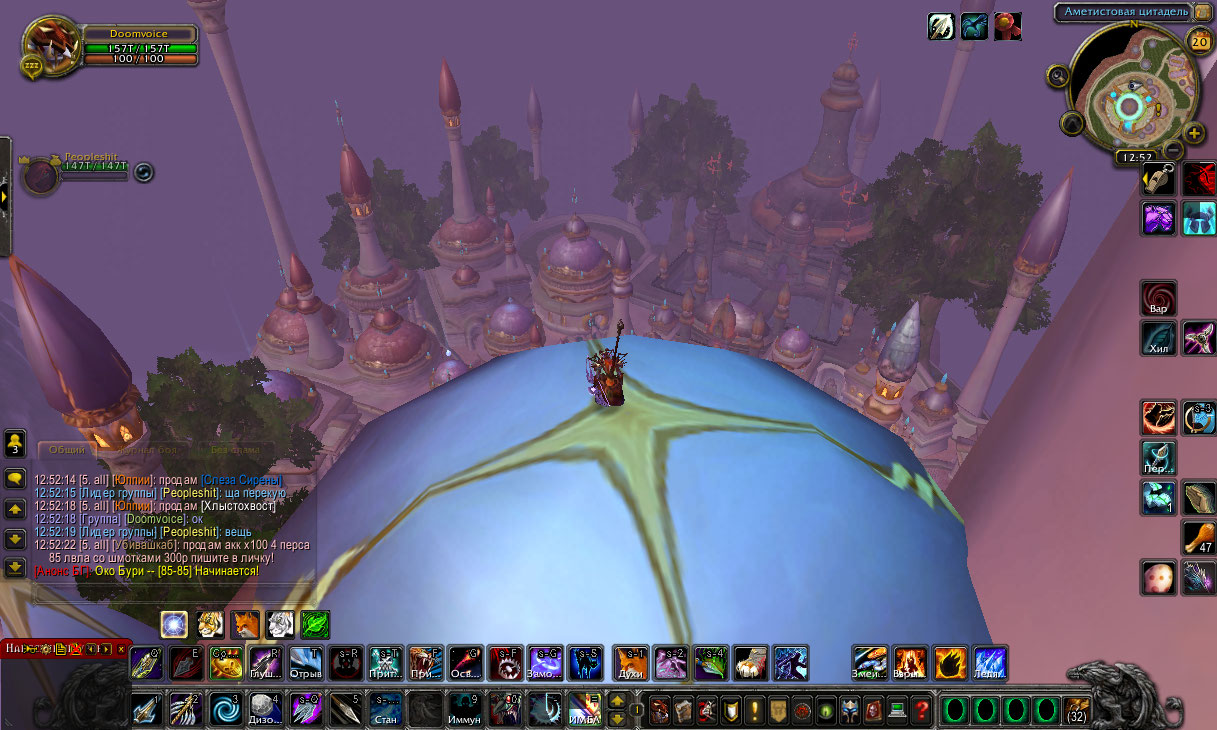Select the Doomvoice player portrait
This screenshot has height=730, width=1217.
pos(47,46)
